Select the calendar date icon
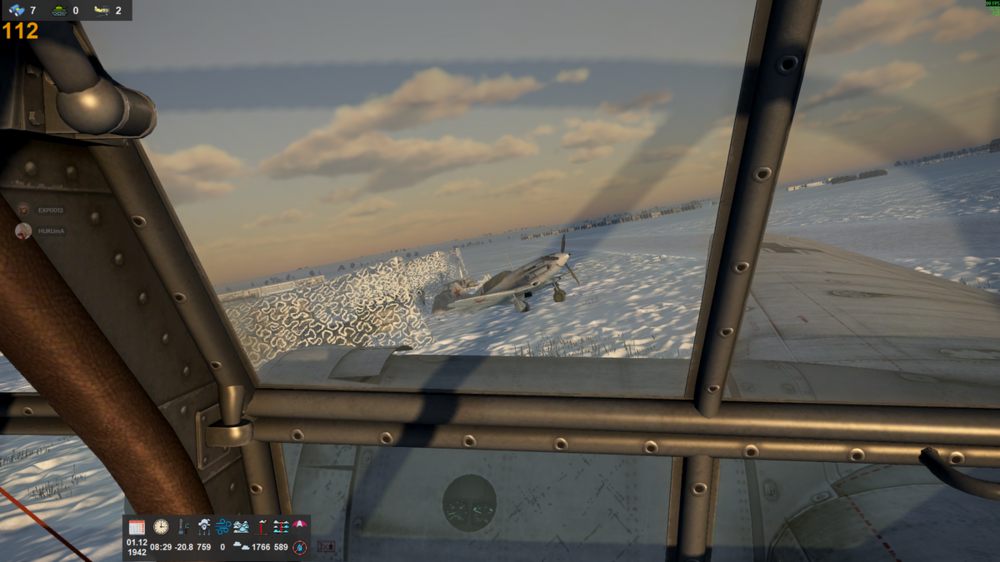The height and width of the screenshot is (562, 1000). pos(137,527)
